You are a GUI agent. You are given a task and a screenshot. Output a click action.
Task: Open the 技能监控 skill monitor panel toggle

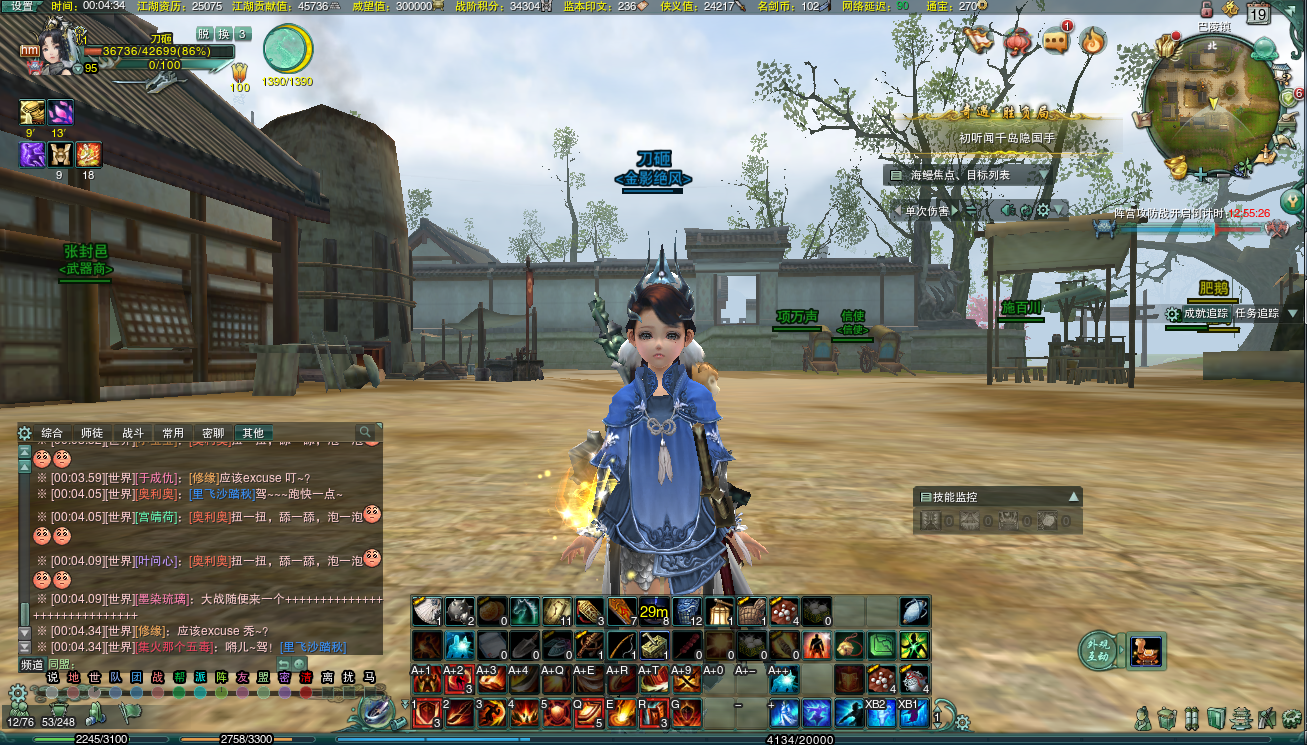click(x=1073, y=496)
